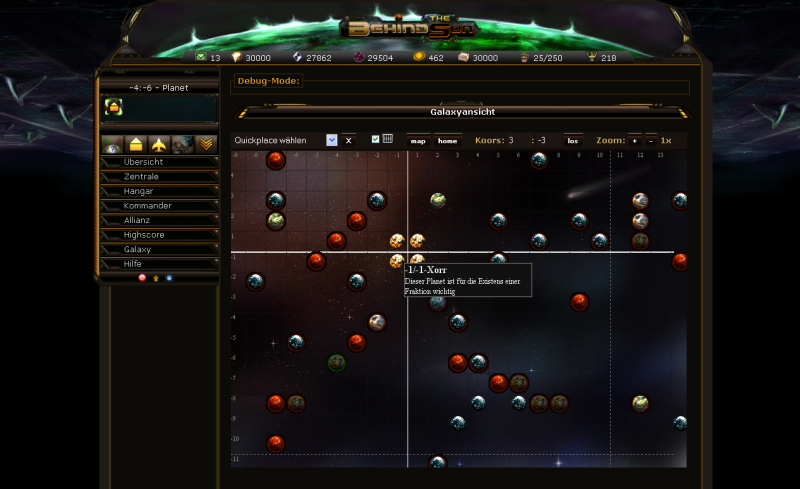
Task: Zoom out with the minus button
Action: (650, 141)
